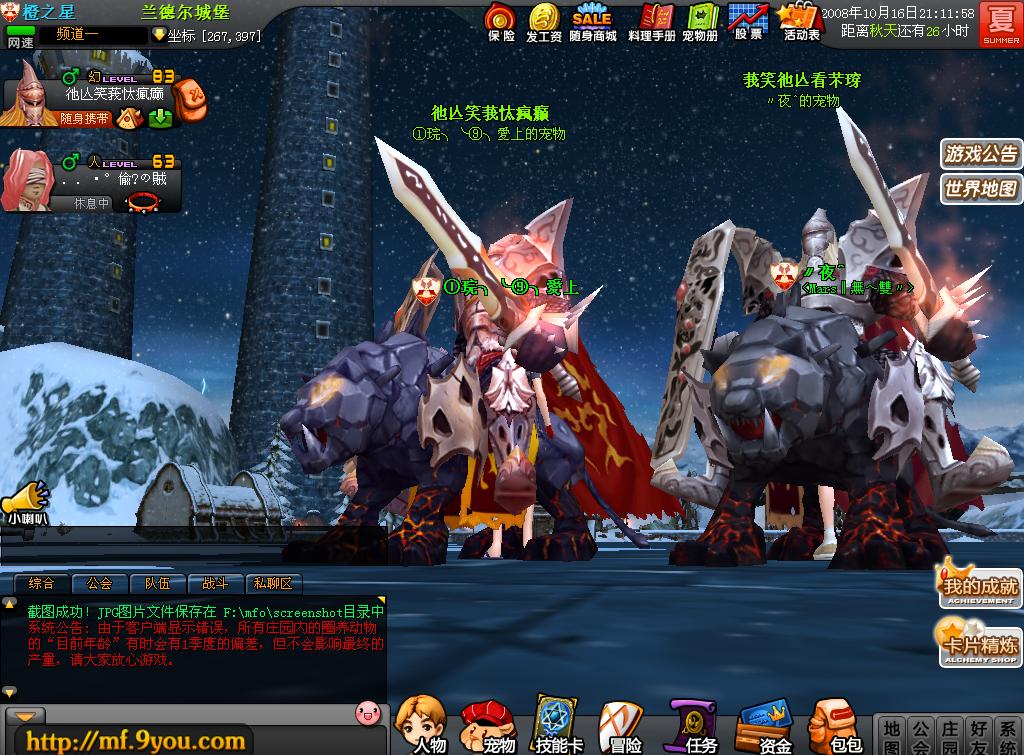Open the 宠物册 pet album
Viewport: 1024px width, 755px height.
[x=701, y=20]
